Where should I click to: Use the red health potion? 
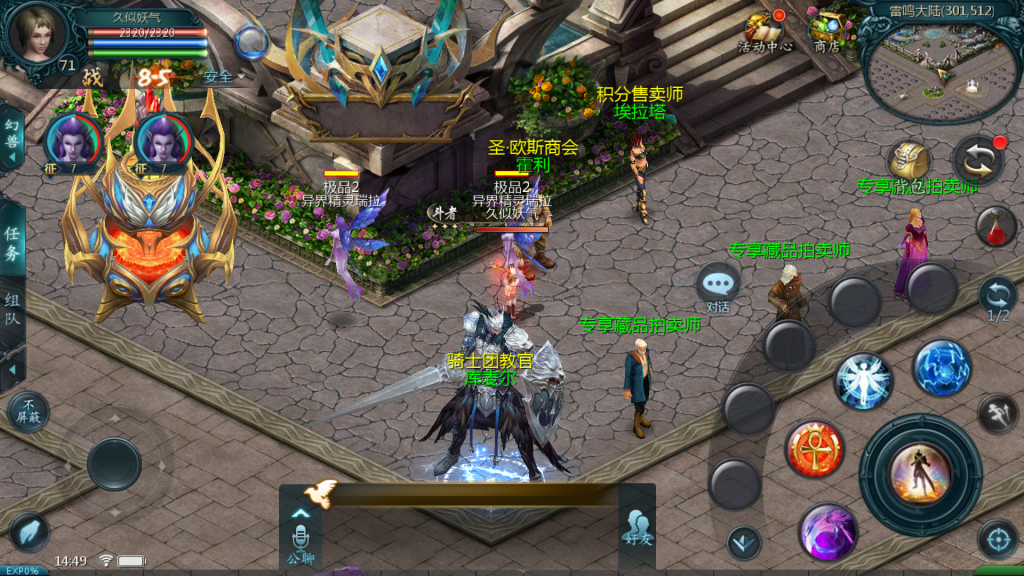[x=995, y=226]
